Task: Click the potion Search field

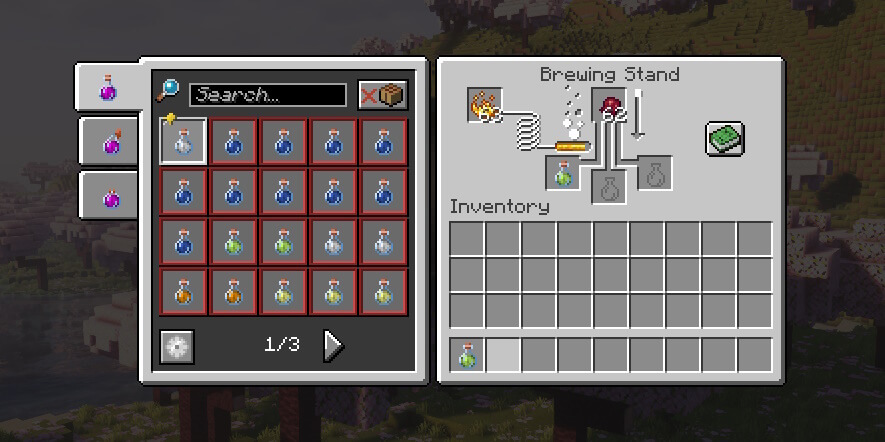Action: (267, 95)
